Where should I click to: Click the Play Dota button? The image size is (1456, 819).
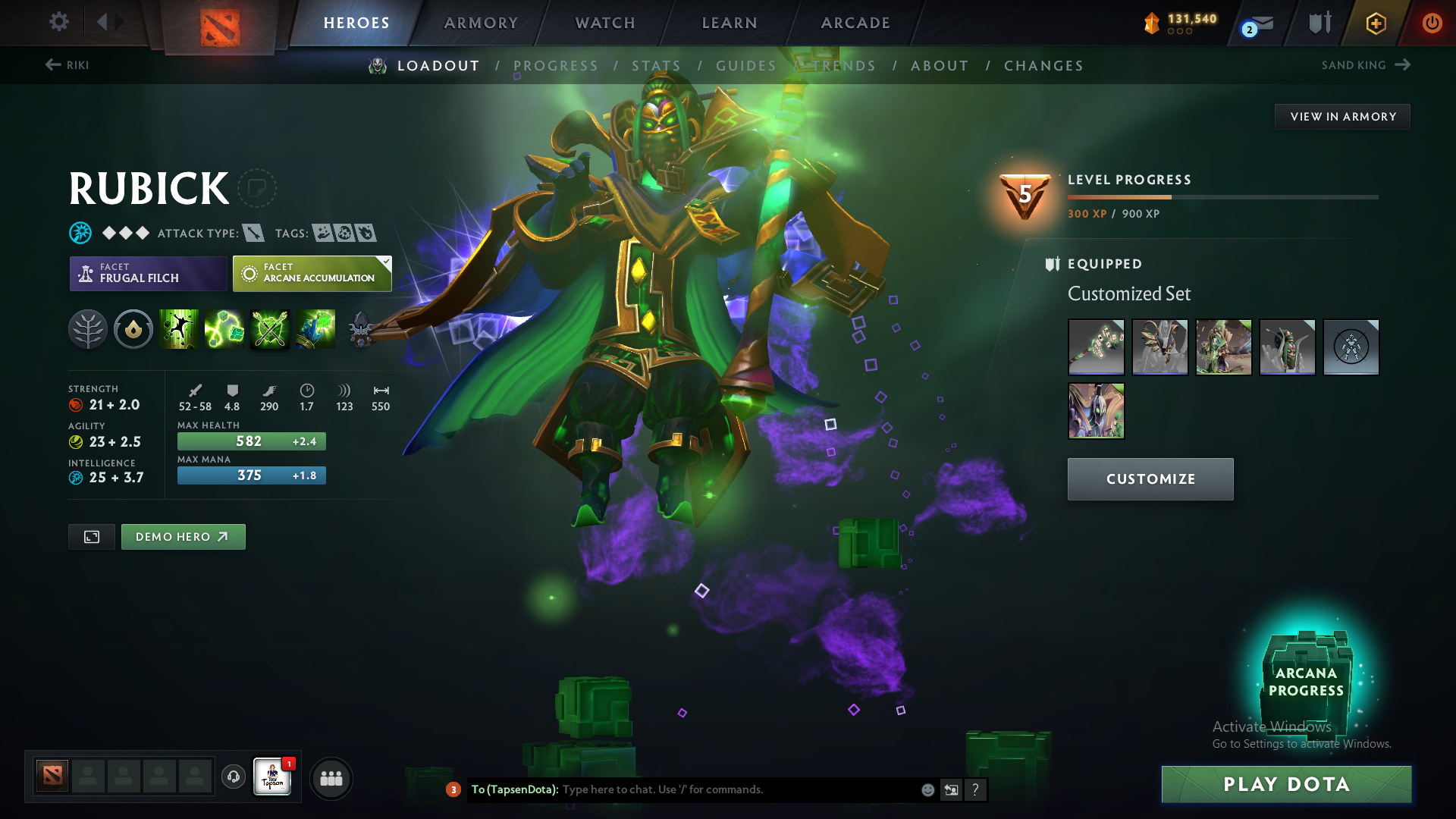1285,784
